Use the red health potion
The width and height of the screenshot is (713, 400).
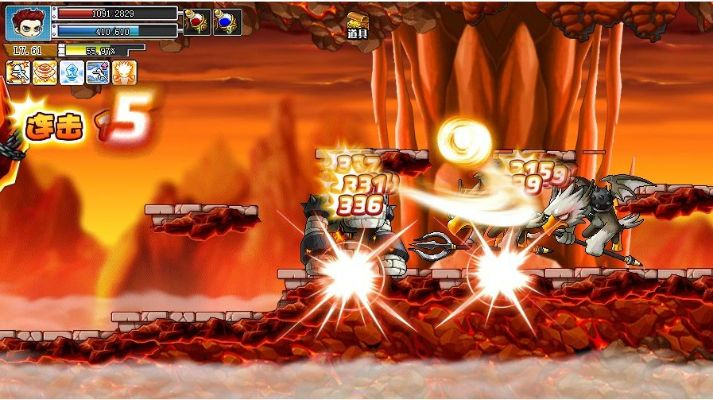[196, 21]
